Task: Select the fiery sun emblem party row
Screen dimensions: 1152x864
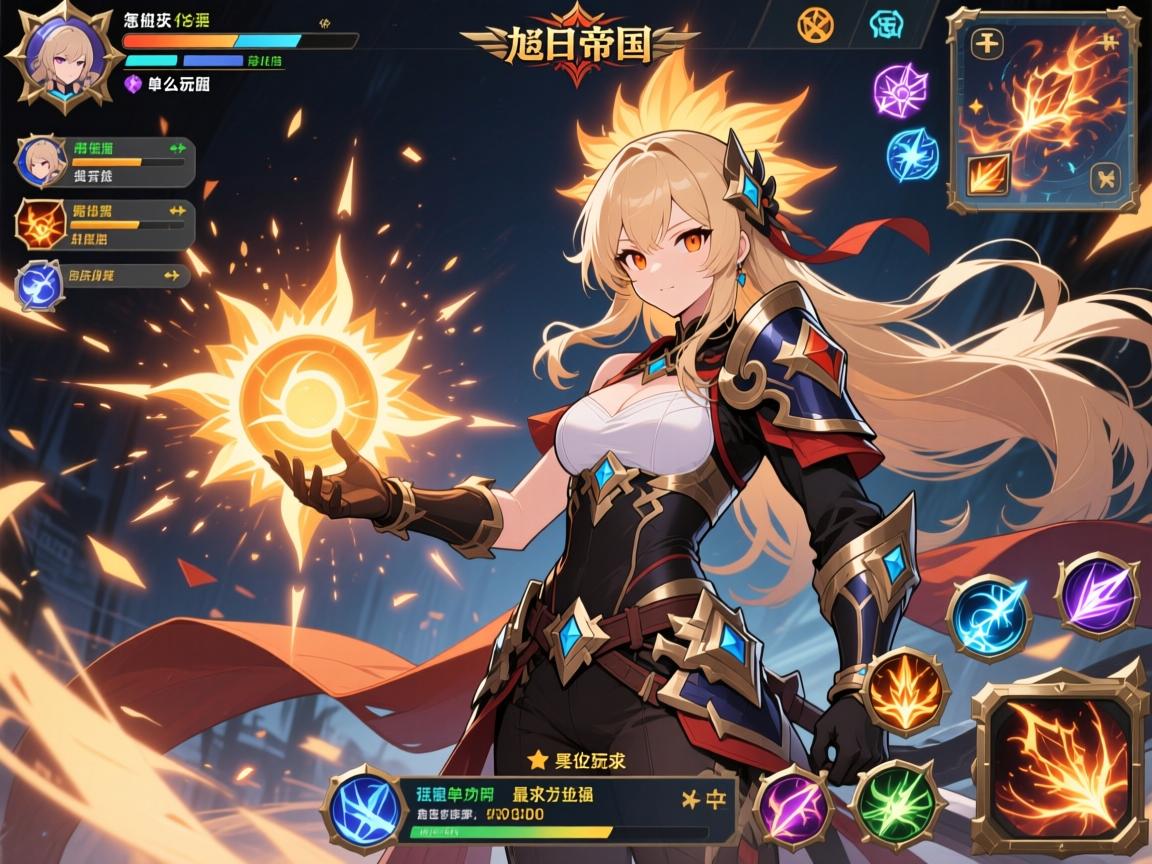Action: pyautogui.click(x=105, y=222)
